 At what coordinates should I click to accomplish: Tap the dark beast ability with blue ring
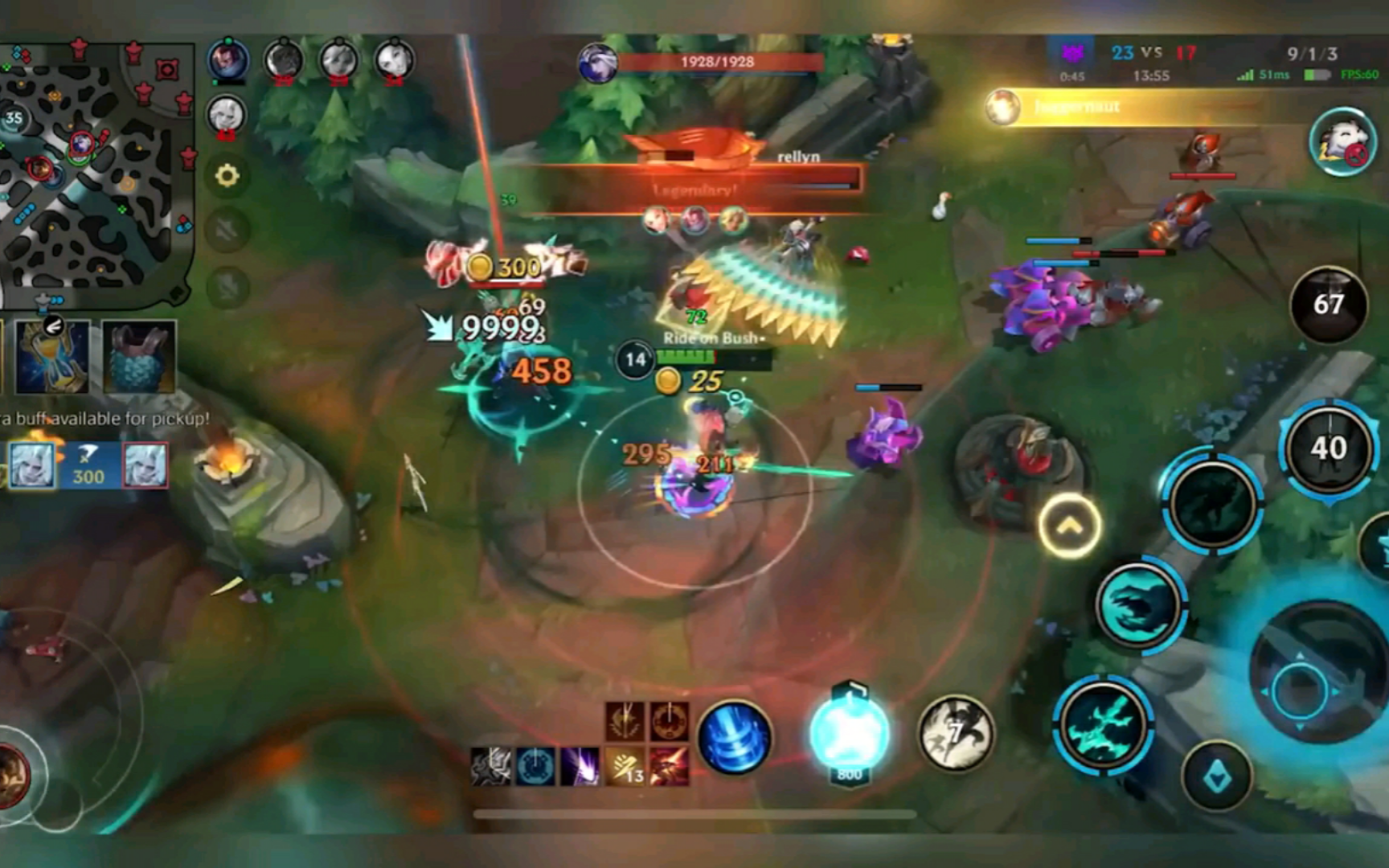point(1212,503)
